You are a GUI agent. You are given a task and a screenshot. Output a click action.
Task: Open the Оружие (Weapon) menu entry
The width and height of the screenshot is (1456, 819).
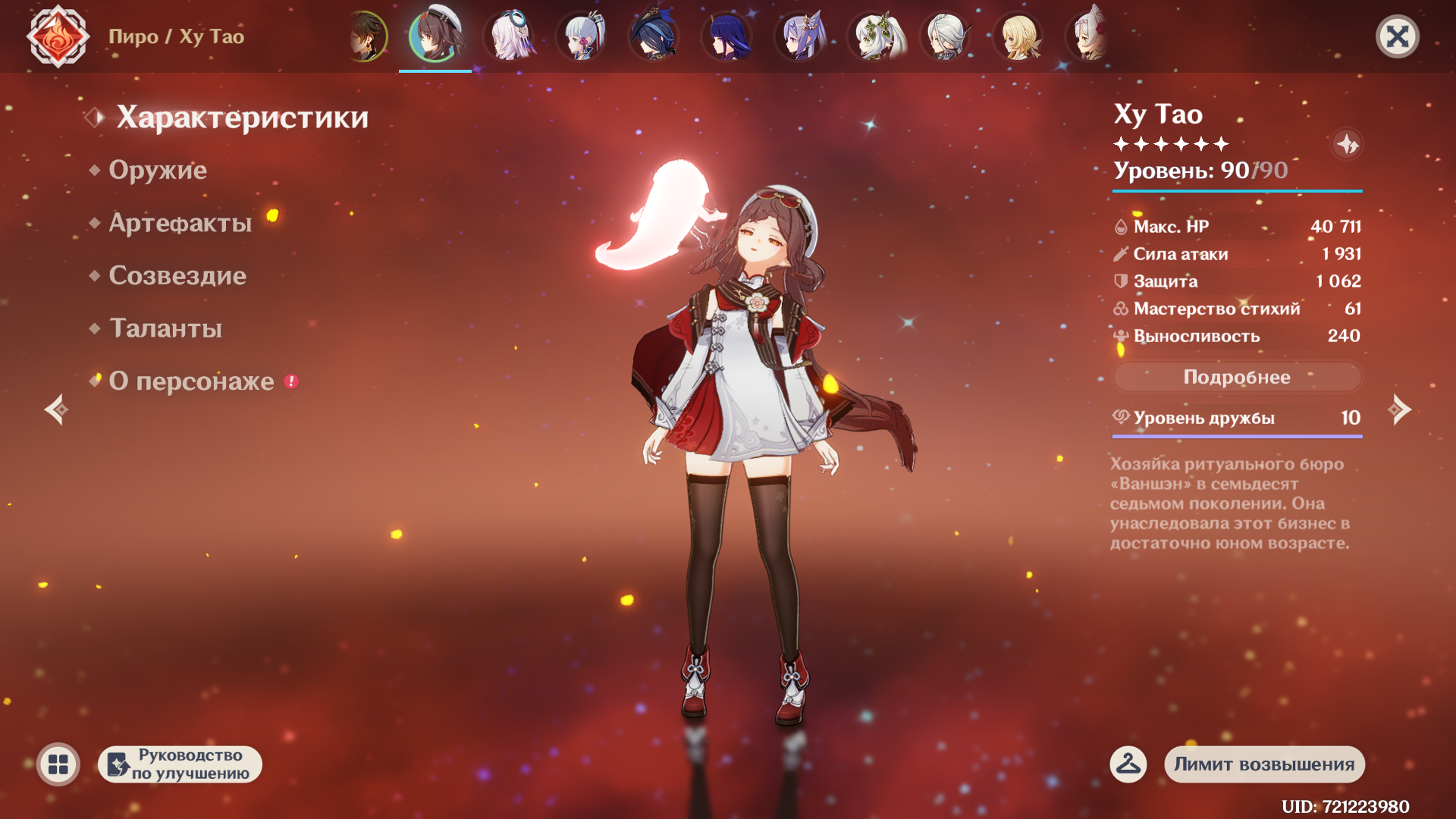[158, 170]
